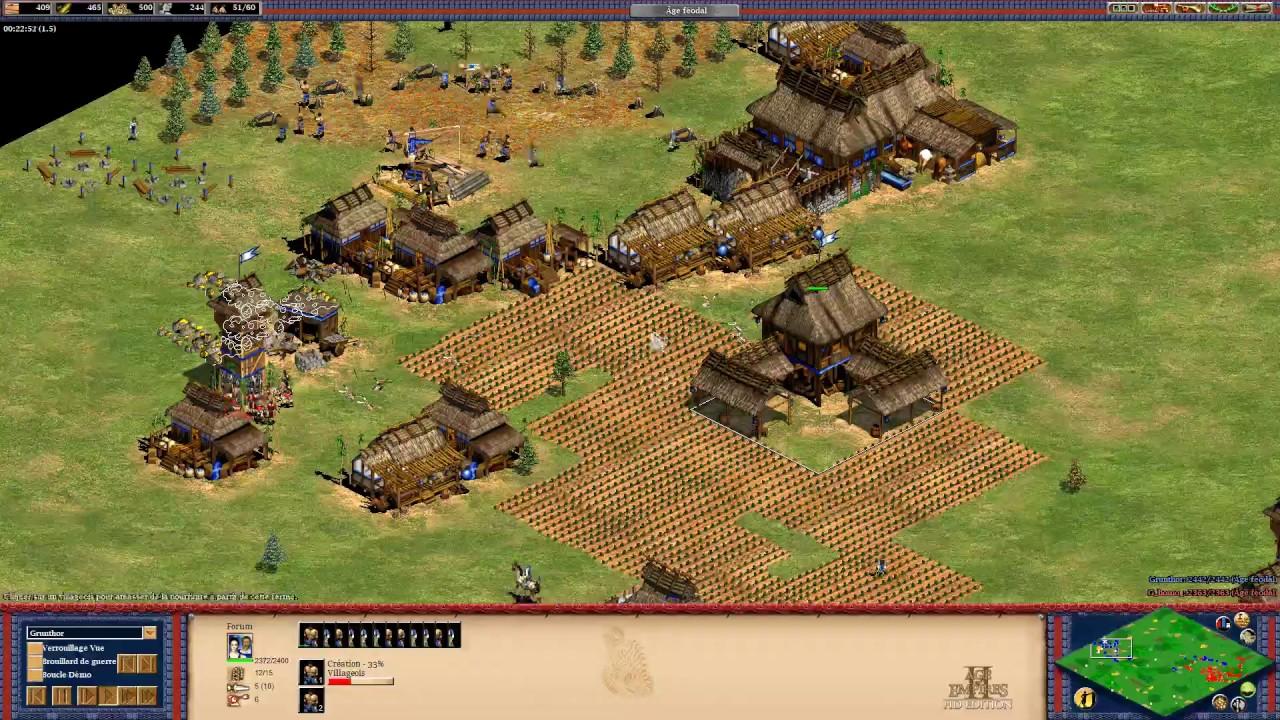The height and width of the screenshot is (720, 1280).
Task: Open the Grunthor player dropdown
Action: click(85, 632)
